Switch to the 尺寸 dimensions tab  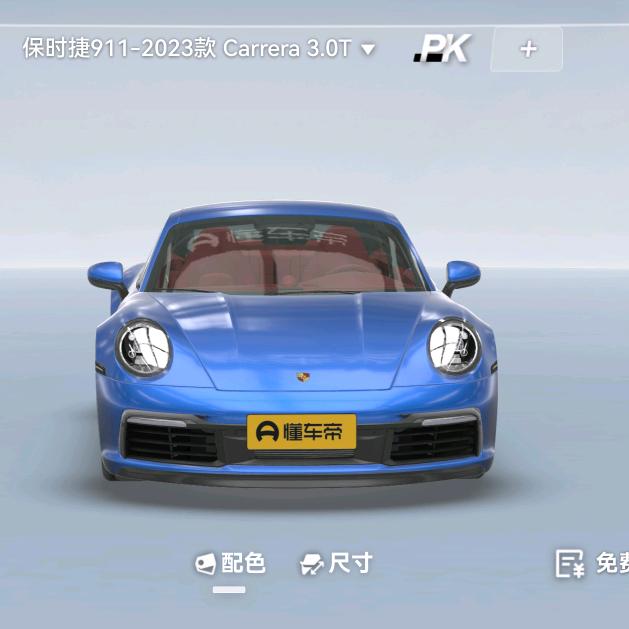point(337,564)
